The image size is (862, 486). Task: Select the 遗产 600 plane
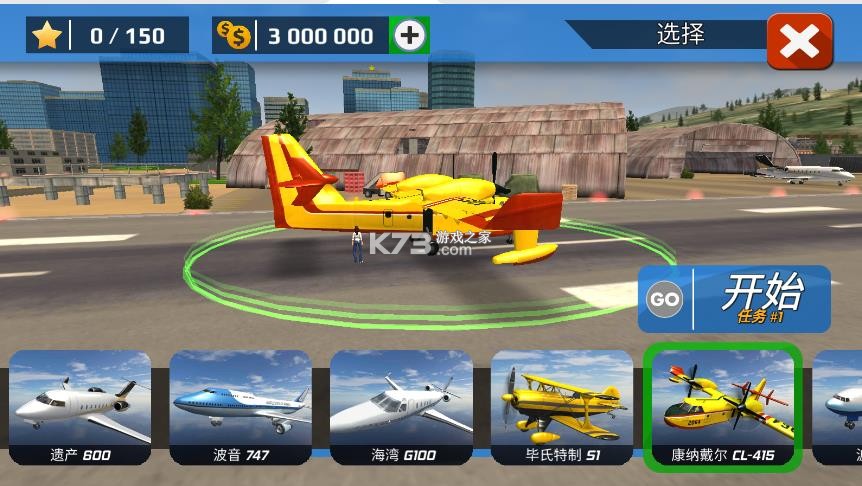pyautogui.click(x=81, y=407)
